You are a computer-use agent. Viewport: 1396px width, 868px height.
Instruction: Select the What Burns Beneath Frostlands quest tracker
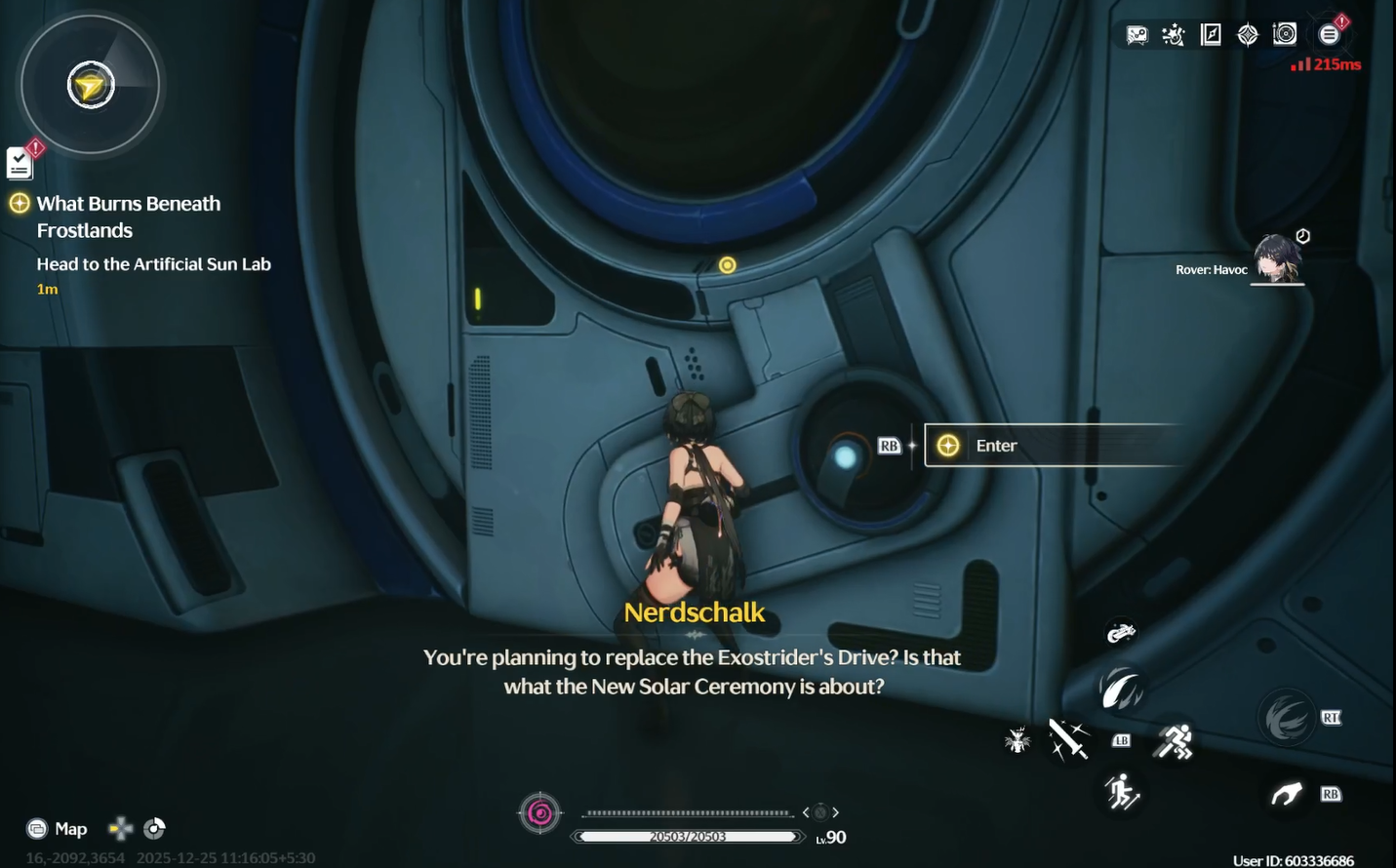click(128, 217)
